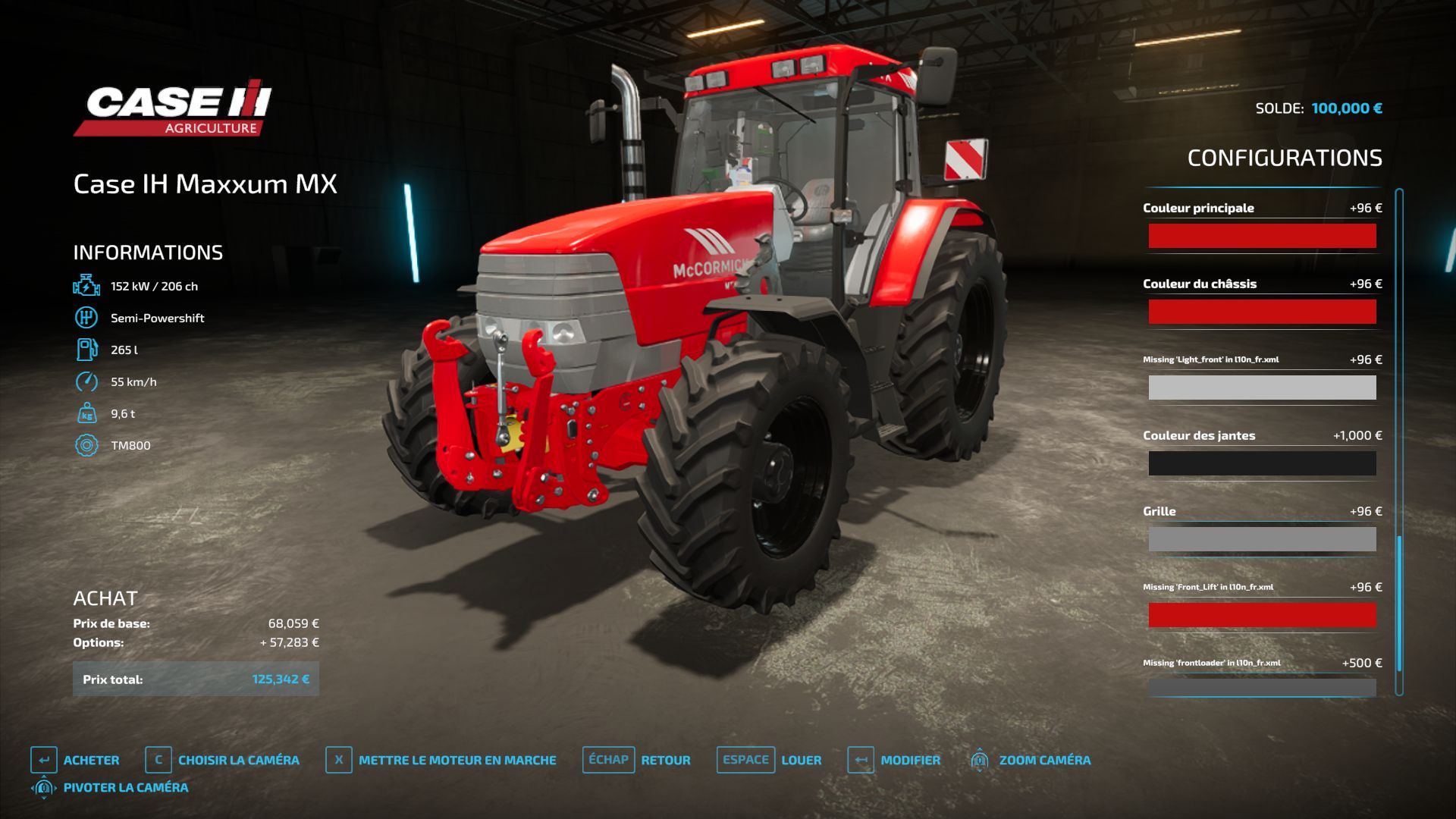Select the frontloader configuration bar
This screenshot has height=819, width=1456.
pos(1262,687)
